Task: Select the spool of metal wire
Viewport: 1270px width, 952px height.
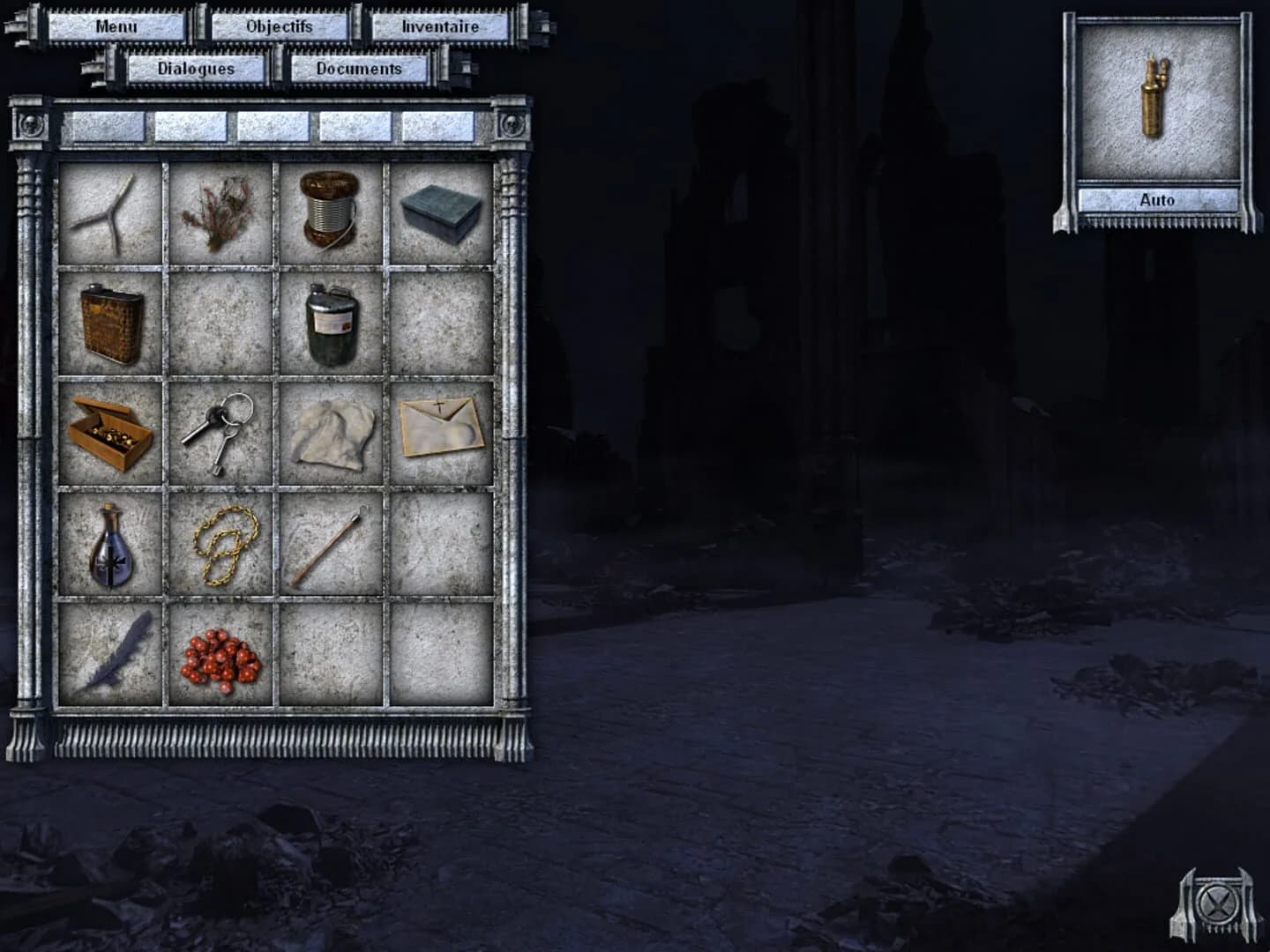Action: point(330,210)
